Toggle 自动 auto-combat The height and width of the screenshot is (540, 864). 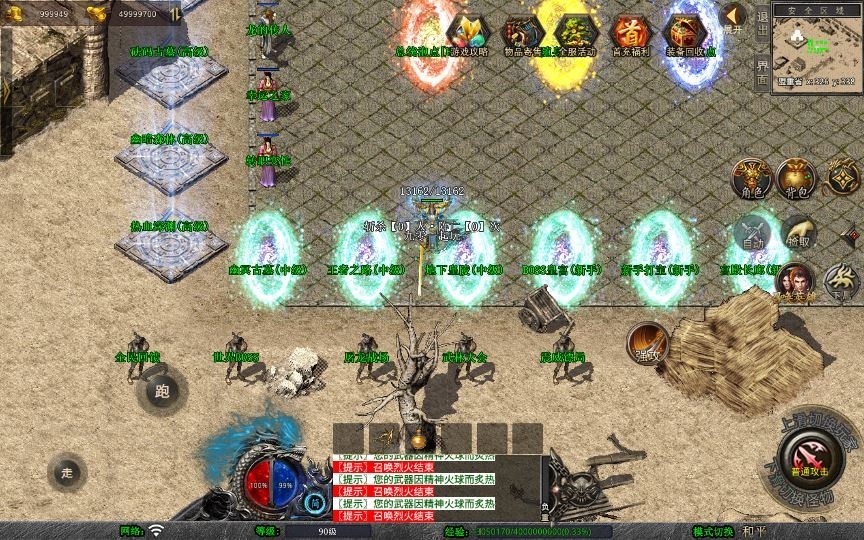coord(752,234)
